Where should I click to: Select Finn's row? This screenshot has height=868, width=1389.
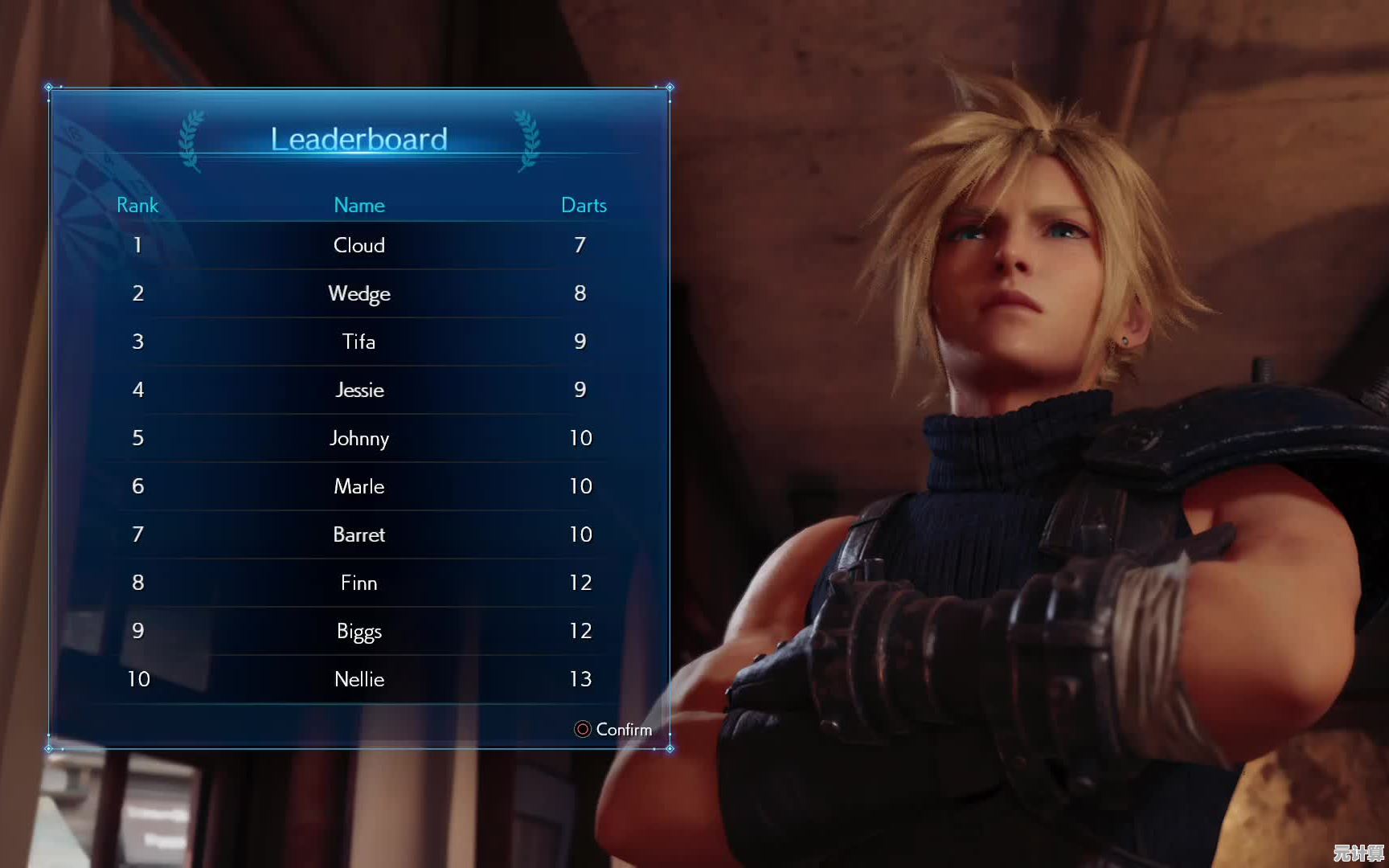359,583
